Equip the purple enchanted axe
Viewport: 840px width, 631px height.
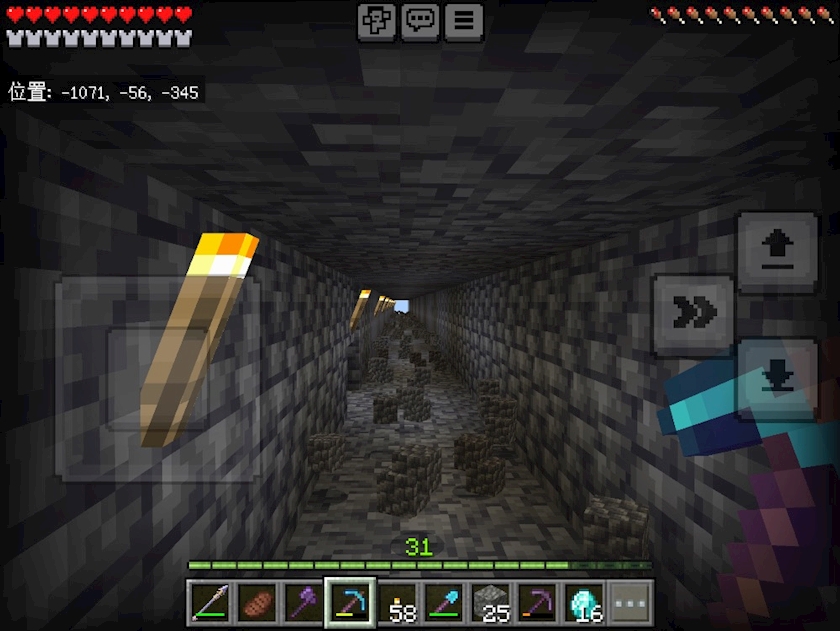(304, 602)
